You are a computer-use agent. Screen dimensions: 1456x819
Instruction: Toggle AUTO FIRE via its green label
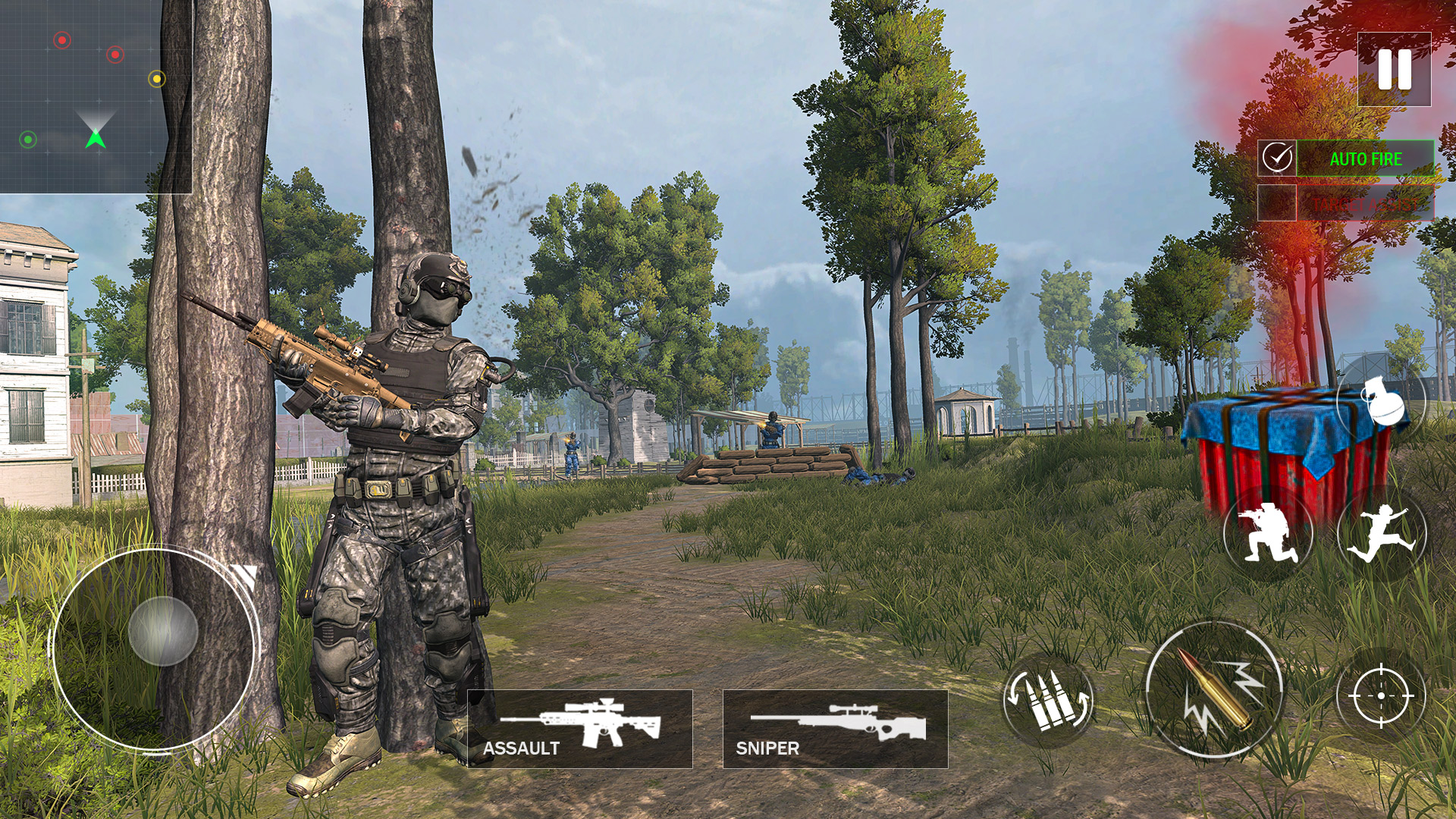tap(1365, 158)
